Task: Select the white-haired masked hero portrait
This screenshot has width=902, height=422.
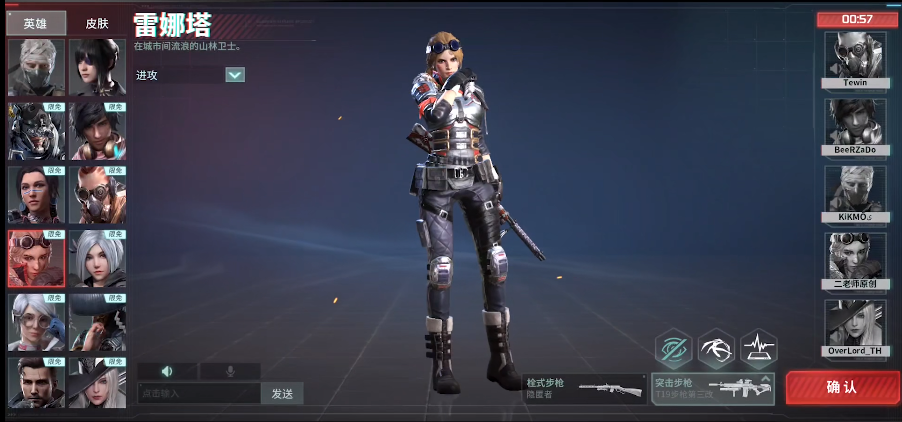Action: [36, 67]
